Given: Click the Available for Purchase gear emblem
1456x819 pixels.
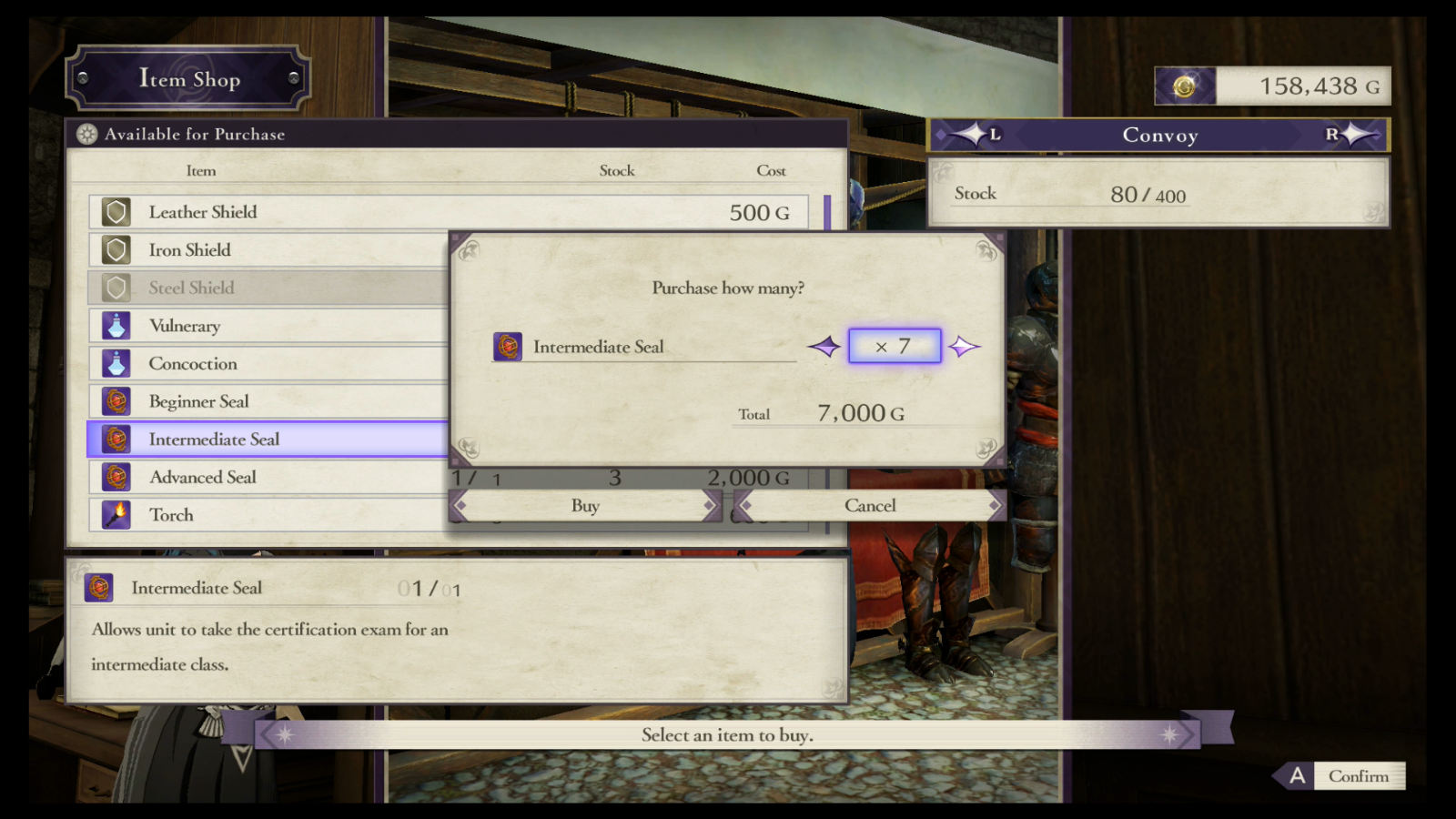Looking at the screenshot, I should 87,134.
